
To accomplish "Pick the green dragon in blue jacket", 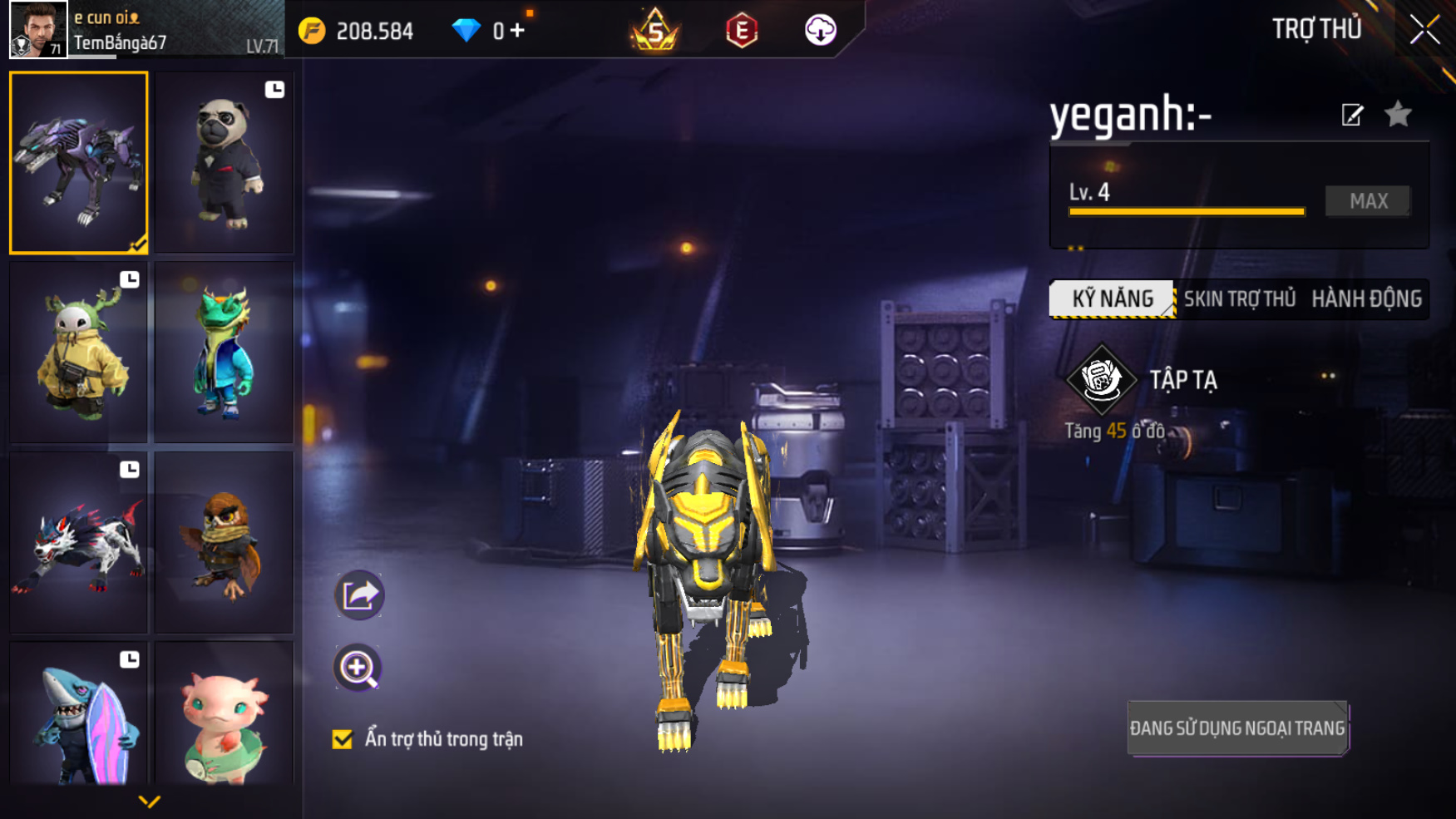I will tap(224, 353).
